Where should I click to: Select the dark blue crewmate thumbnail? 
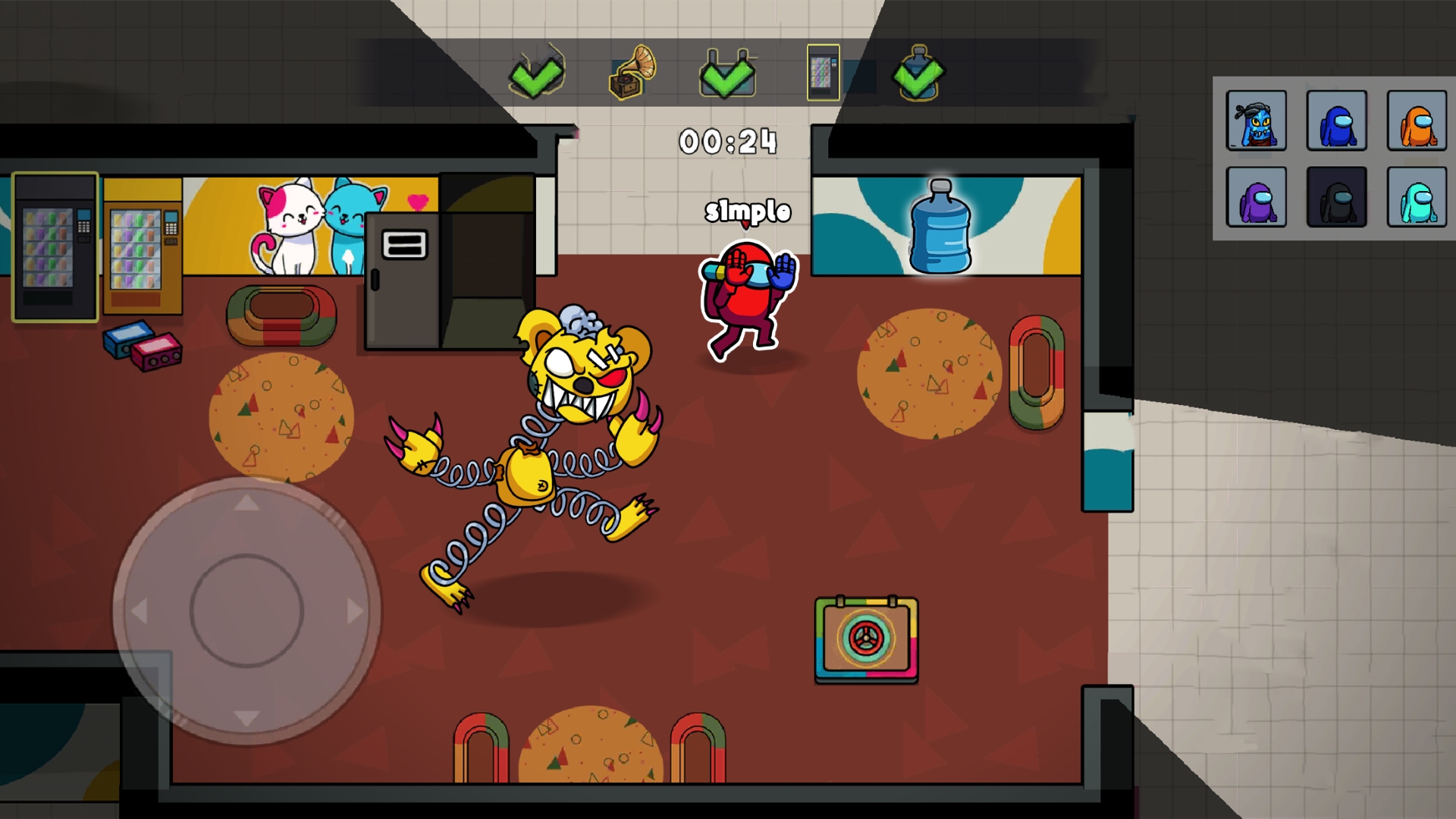tap(1336, 121)
